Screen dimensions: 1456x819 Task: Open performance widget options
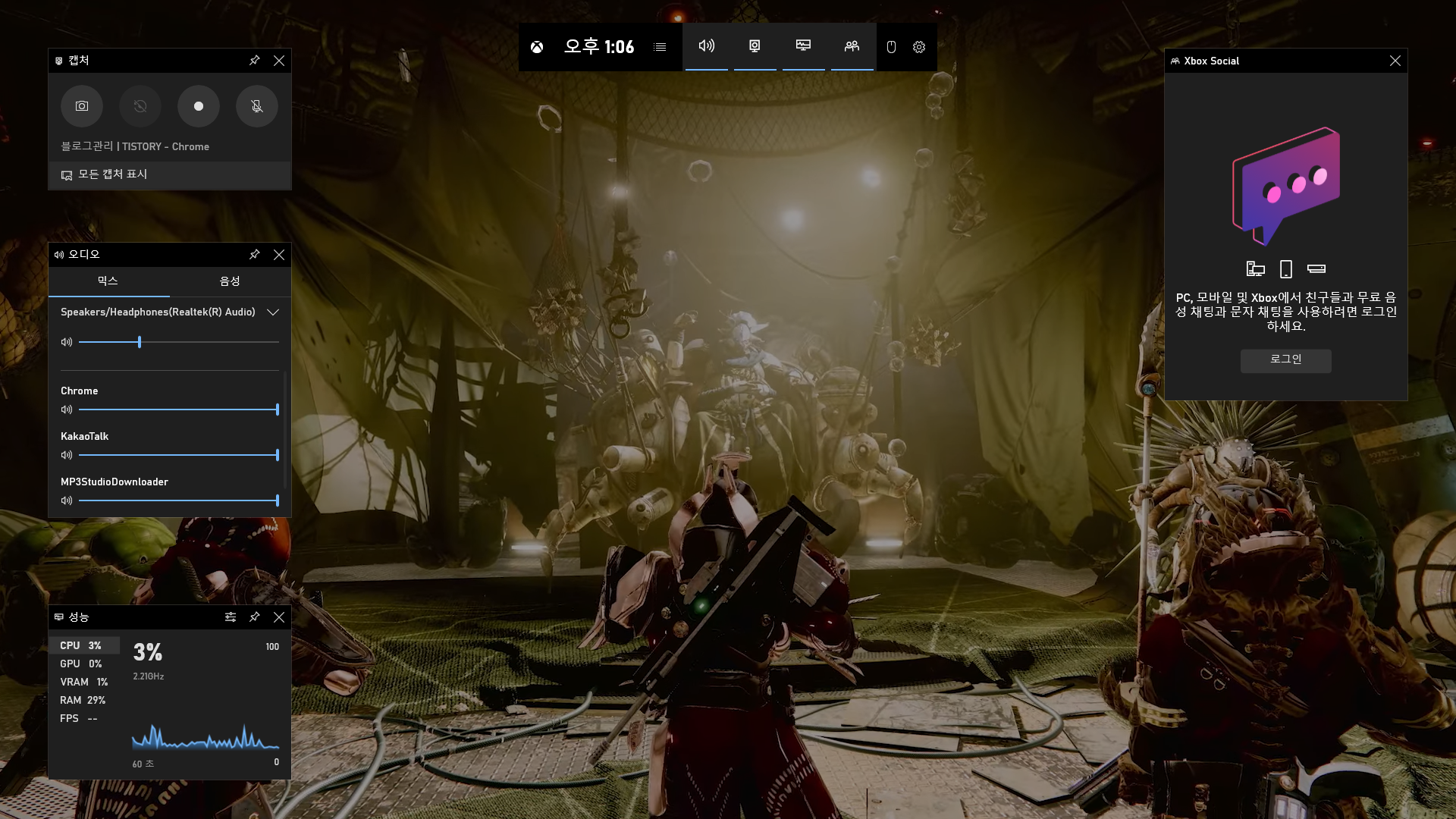pos(231,617)
